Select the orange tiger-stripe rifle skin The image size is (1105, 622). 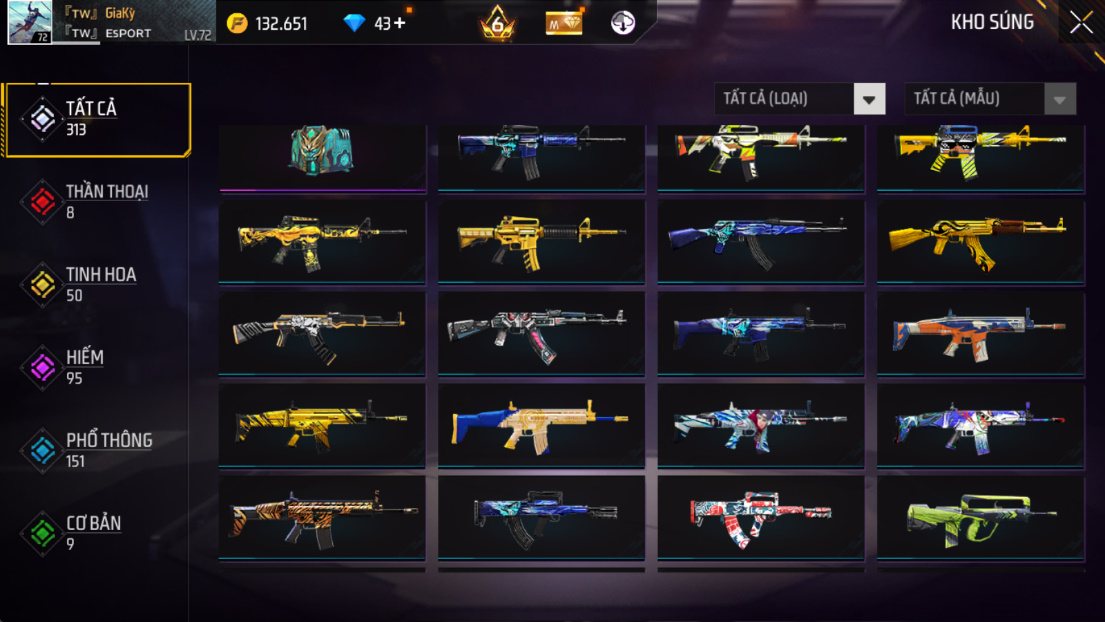click(322, 516)
